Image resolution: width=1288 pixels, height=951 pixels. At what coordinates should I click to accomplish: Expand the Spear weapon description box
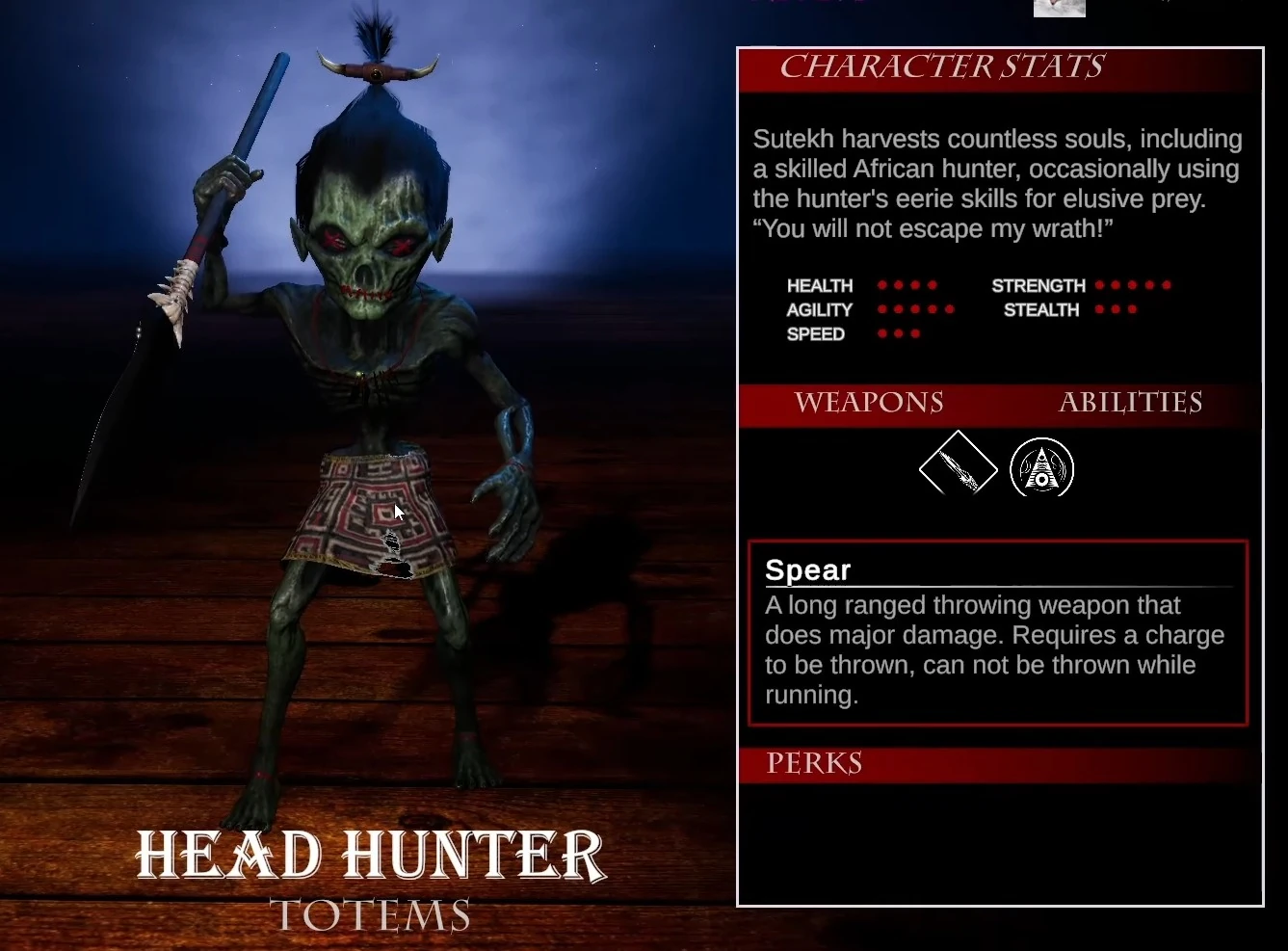998,632
